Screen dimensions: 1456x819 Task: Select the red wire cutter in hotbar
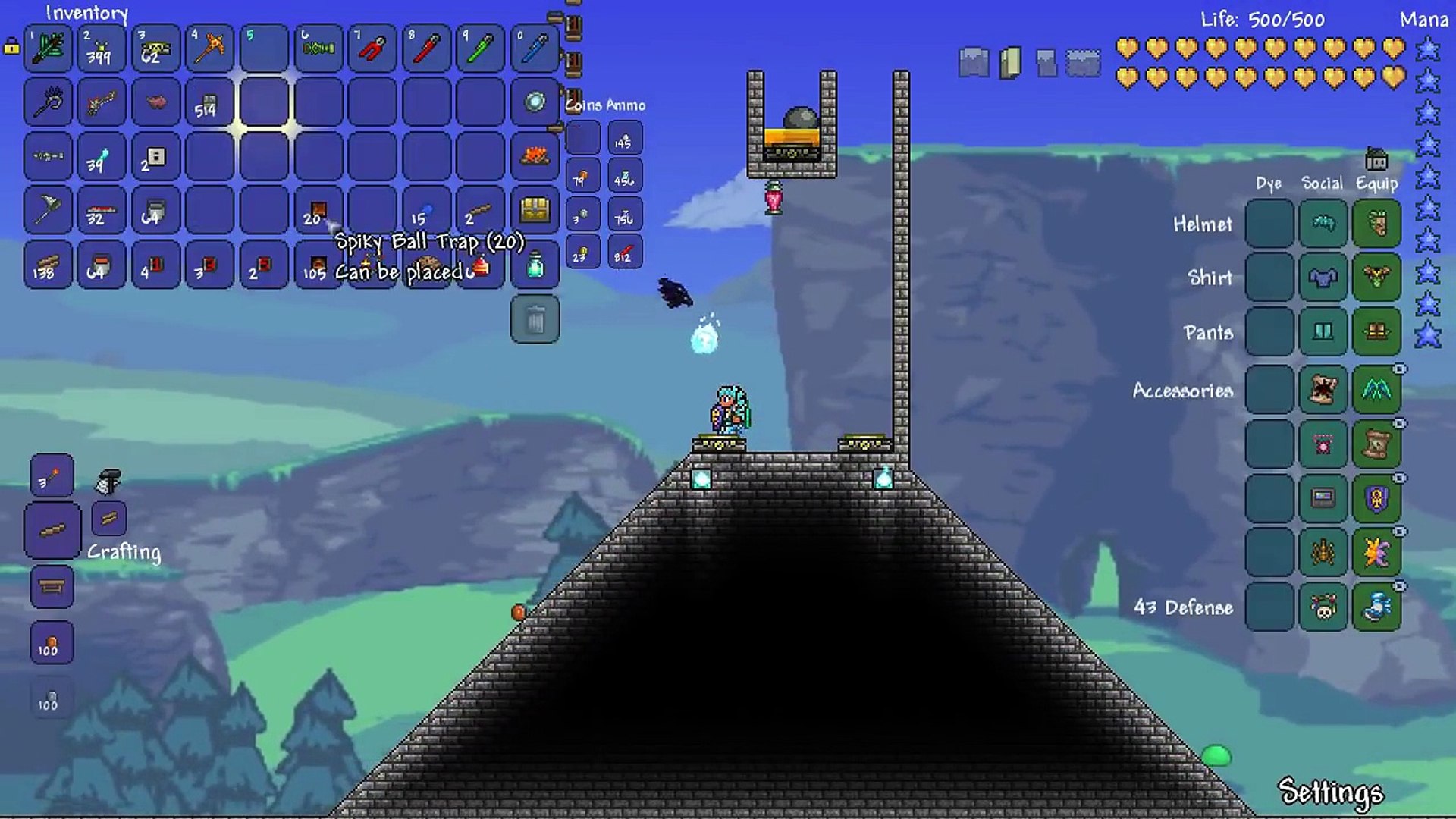(x=372, y=48)
